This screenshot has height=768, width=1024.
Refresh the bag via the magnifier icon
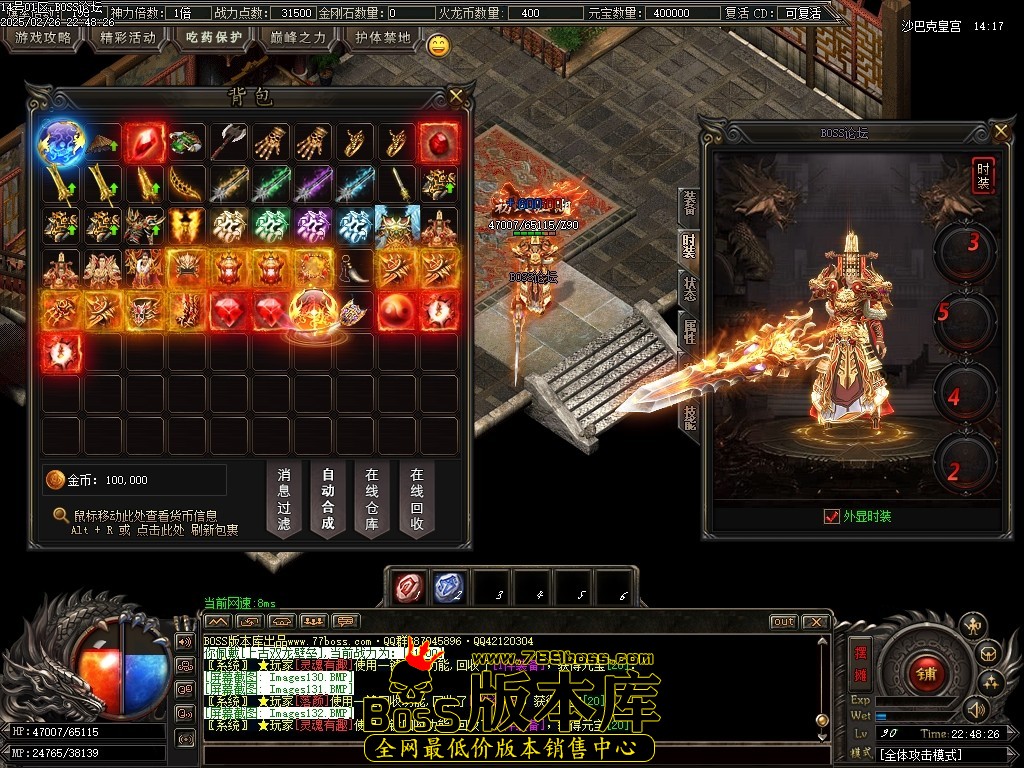point(61,516)
